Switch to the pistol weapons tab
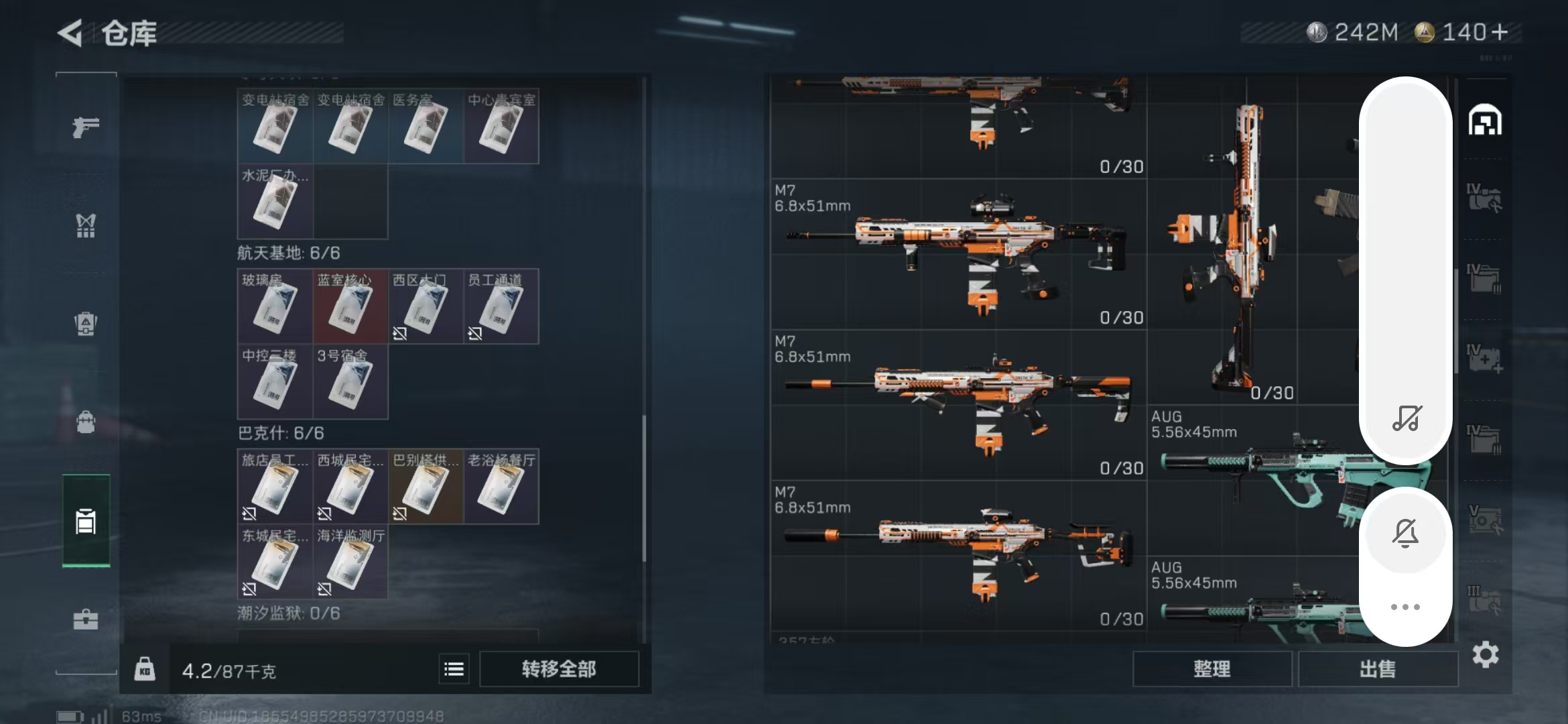Screen dimensions: 1568x724 pos(86,127)
